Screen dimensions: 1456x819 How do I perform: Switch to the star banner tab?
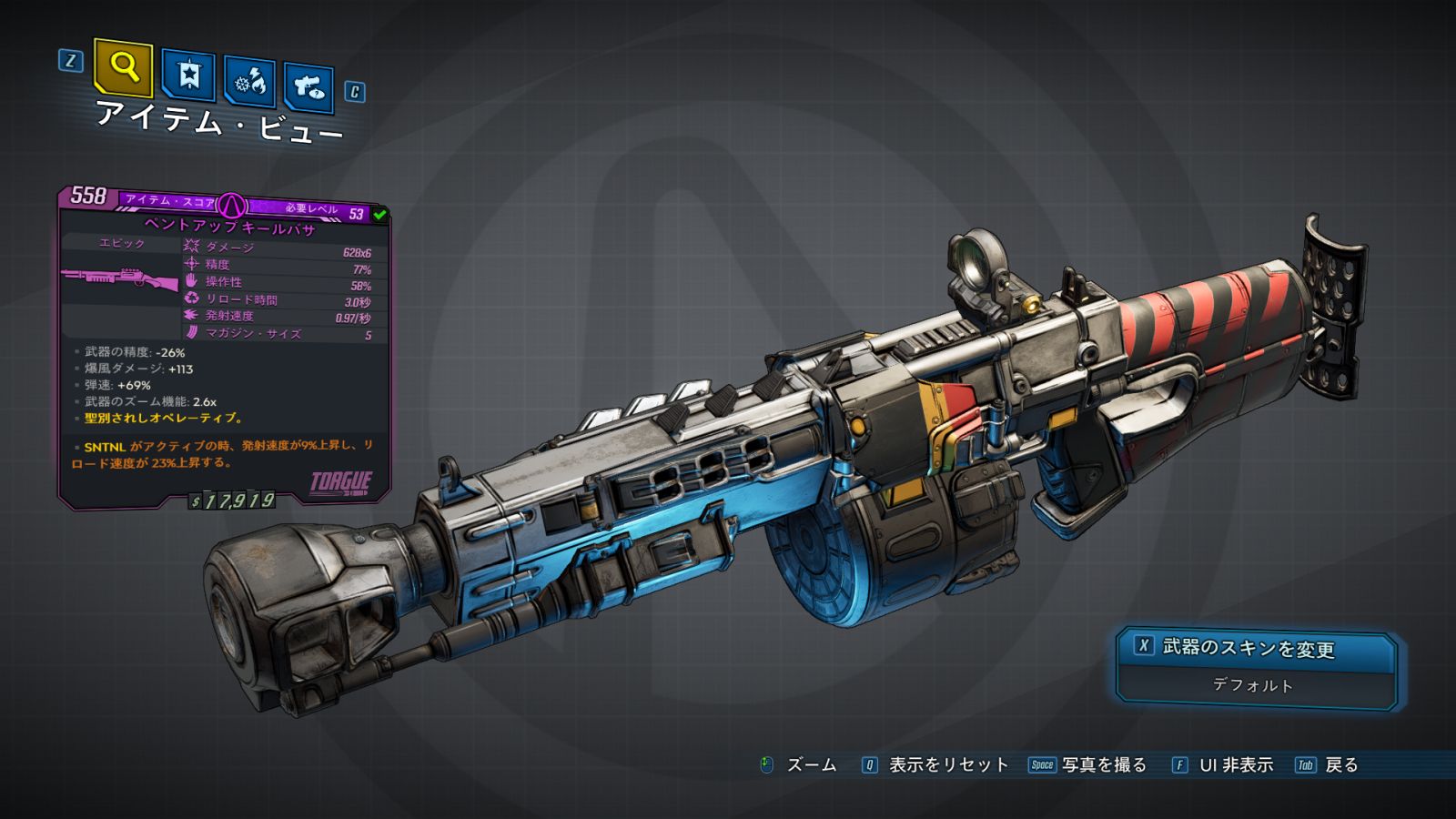point(188,75)
